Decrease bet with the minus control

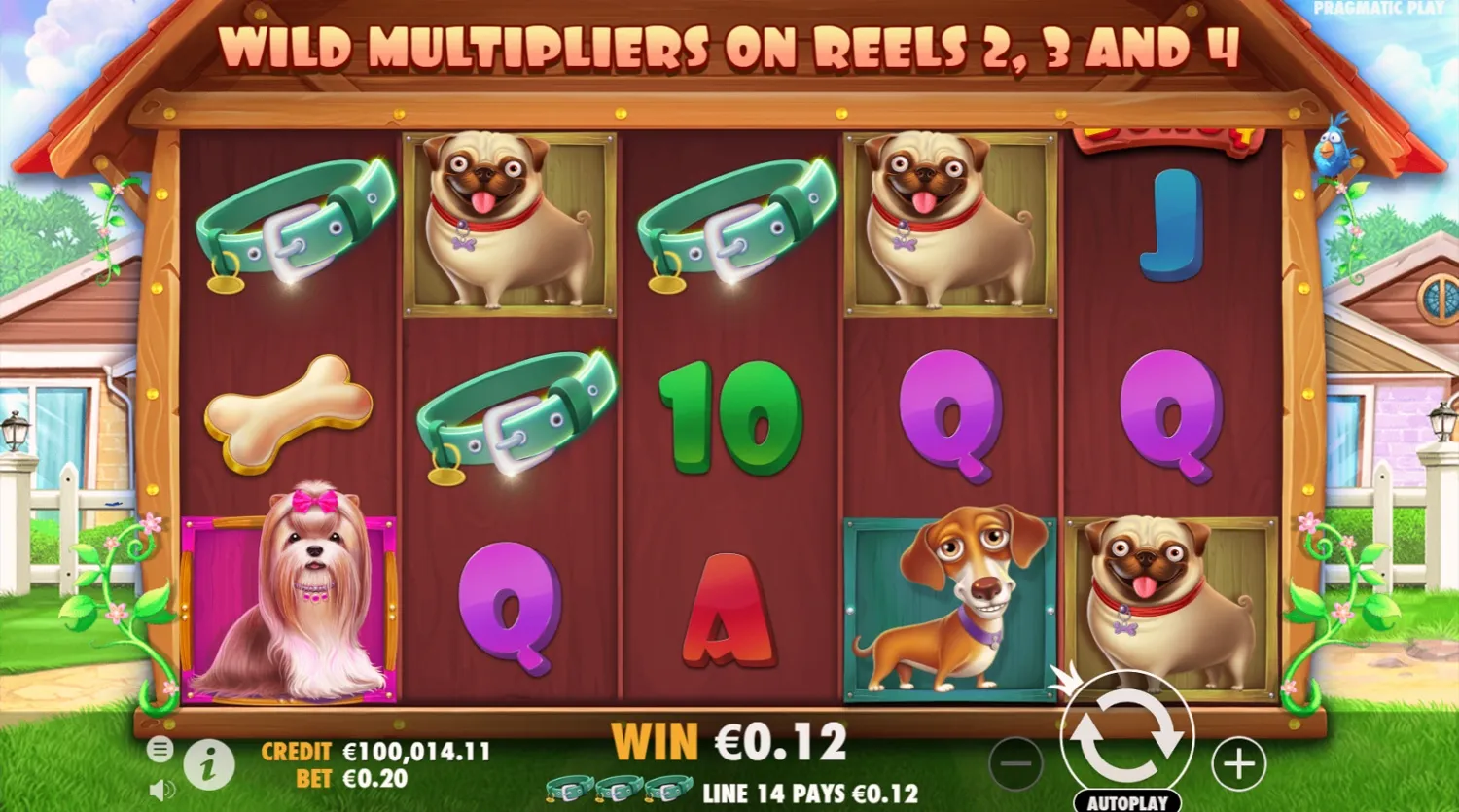coord(1014,765)
